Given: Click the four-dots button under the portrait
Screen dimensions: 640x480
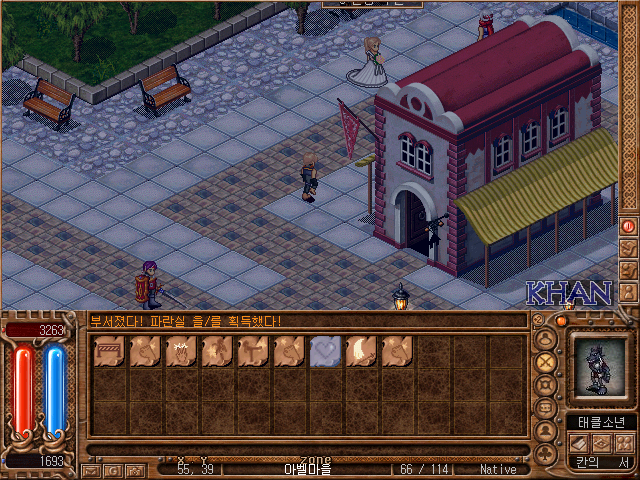Looking at the screenshot, I should [x=624, y=443].
